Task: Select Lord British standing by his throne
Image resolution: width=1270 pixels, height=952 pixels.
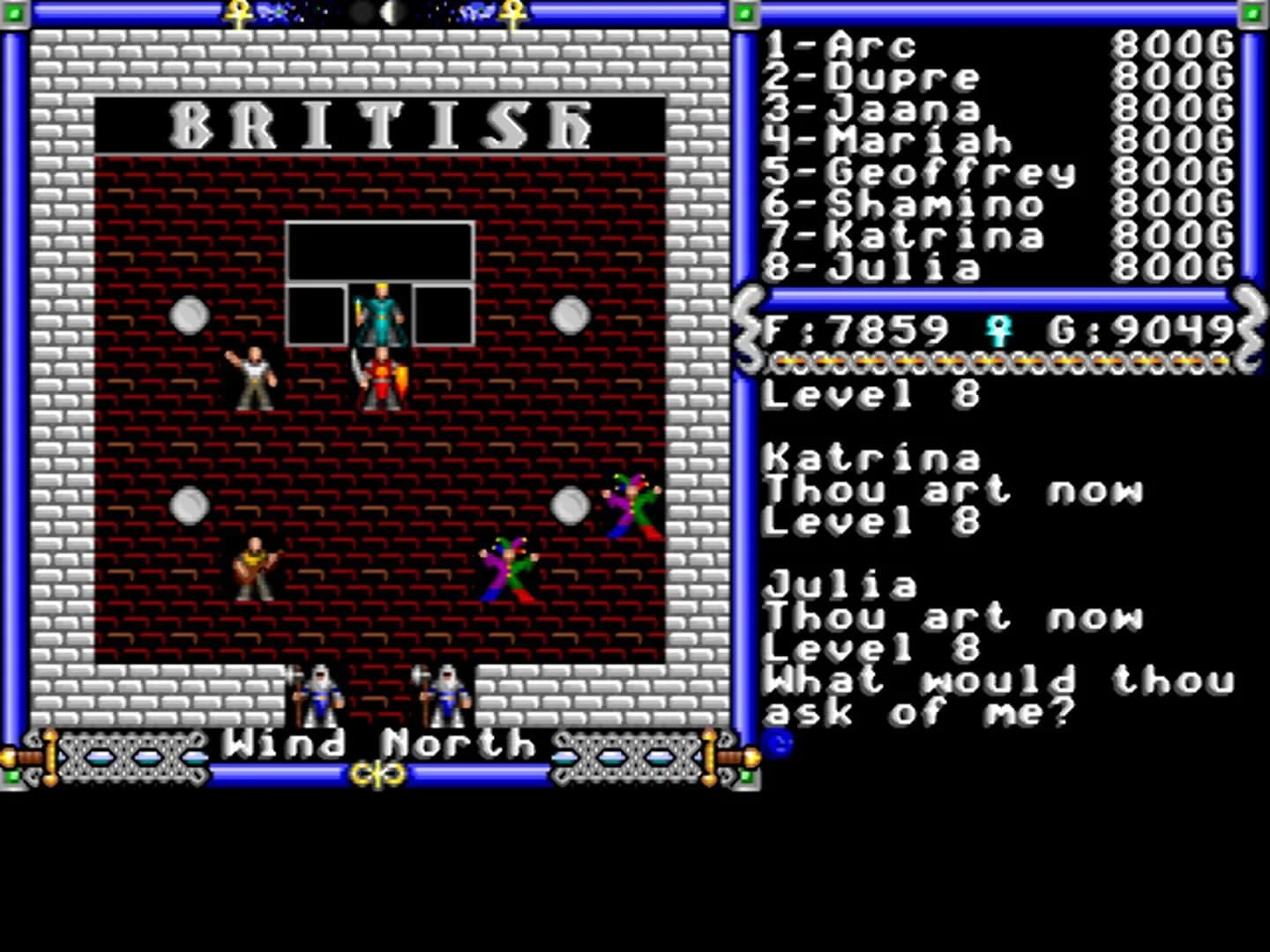Action: coord(379,313)
